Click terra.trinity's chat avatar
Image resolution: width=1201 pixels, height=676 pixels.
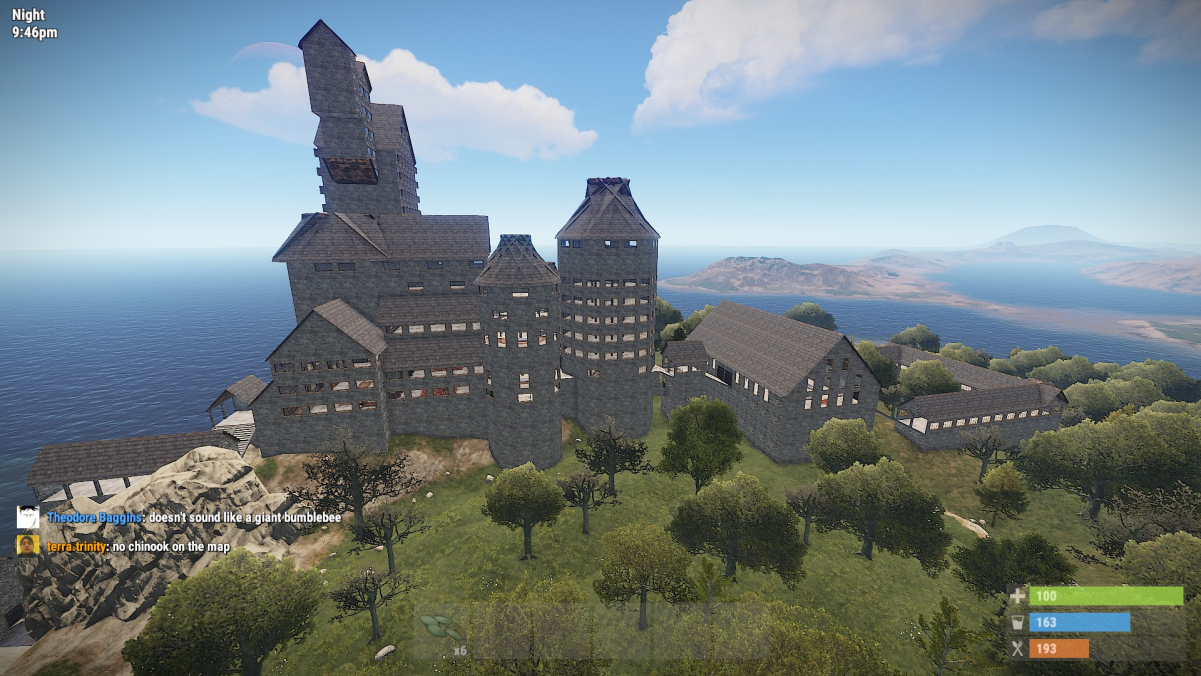coord(28,546)
